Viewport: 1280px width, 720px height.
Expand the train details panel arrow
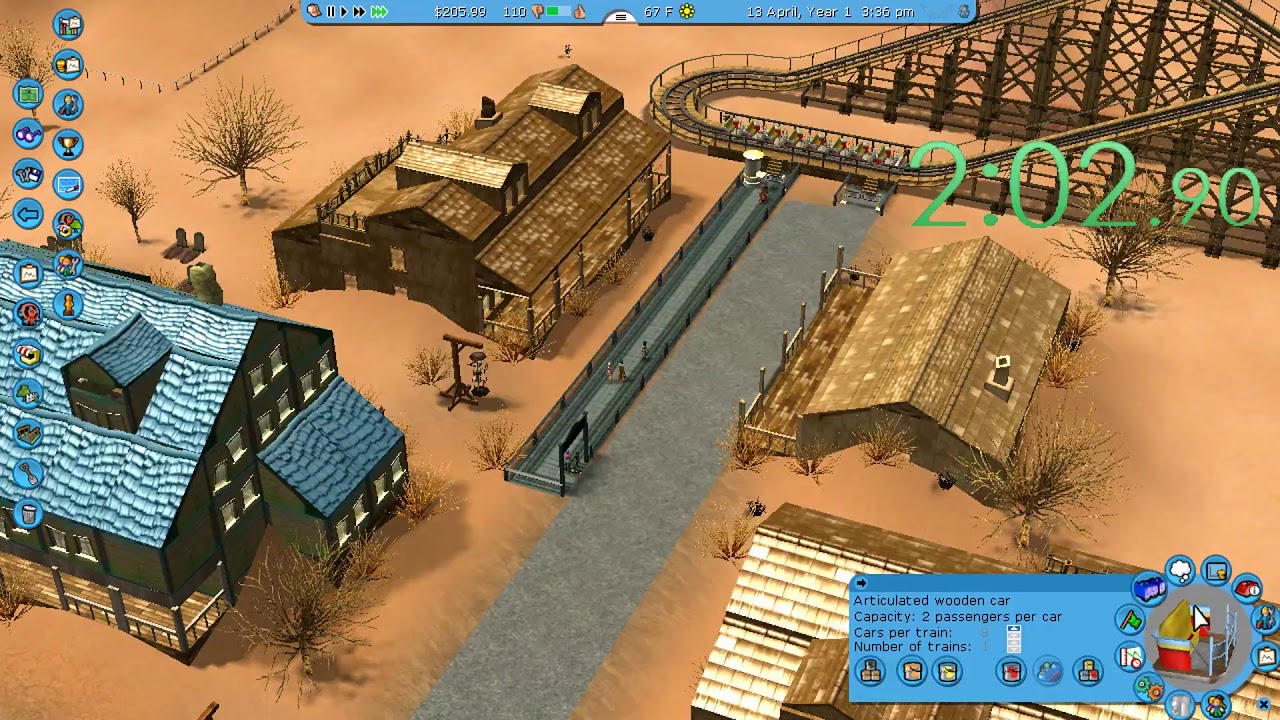(862, 583)
